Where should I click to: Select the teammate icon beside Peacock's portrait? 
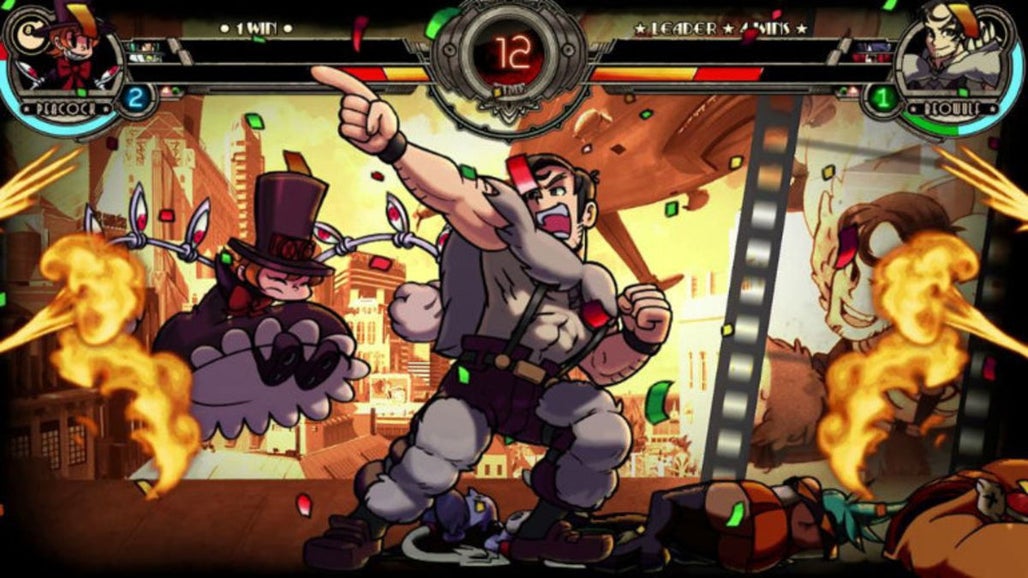(x=146, y=50)
